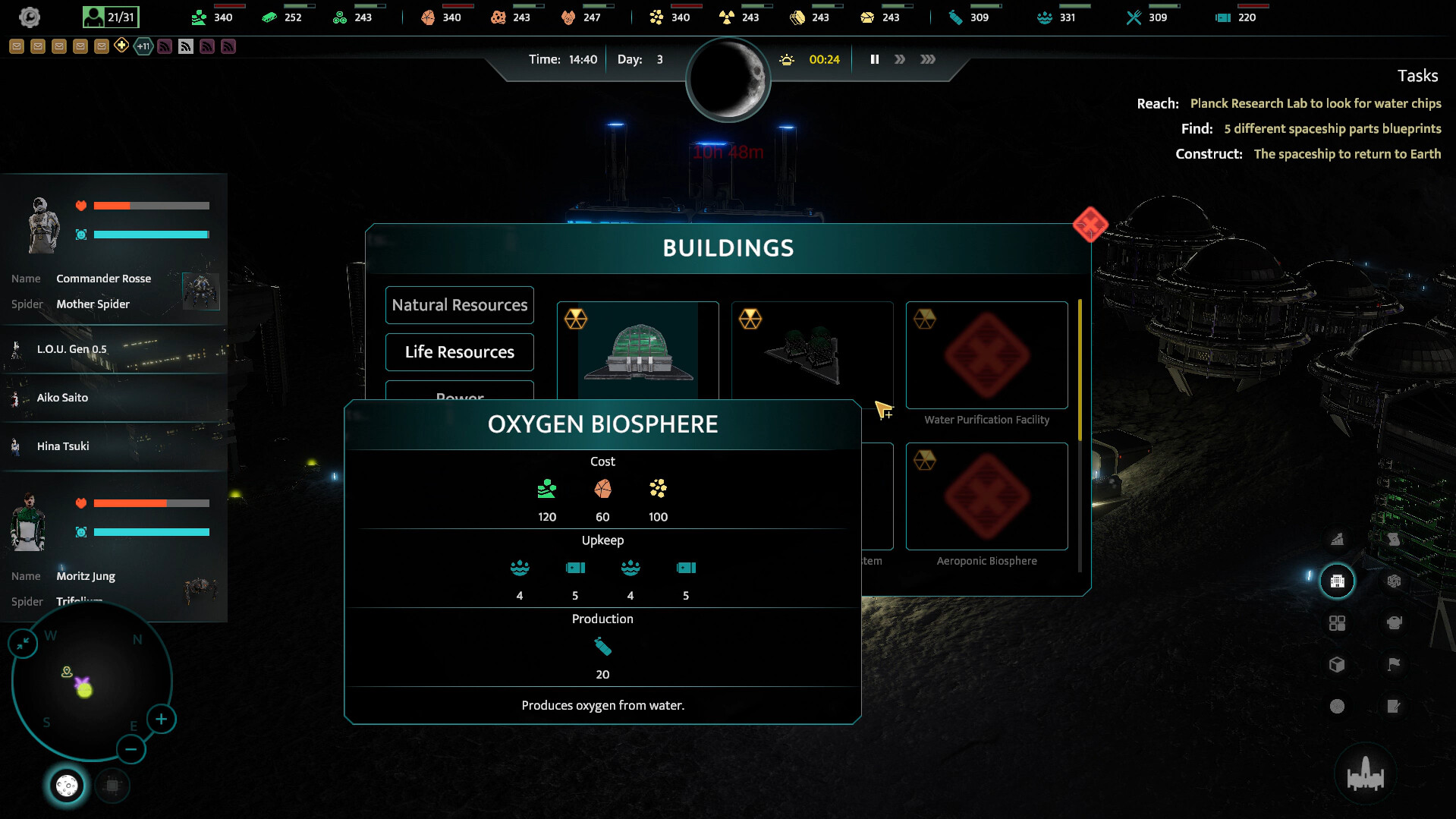Set game speed to triple fast-forward

928,59
